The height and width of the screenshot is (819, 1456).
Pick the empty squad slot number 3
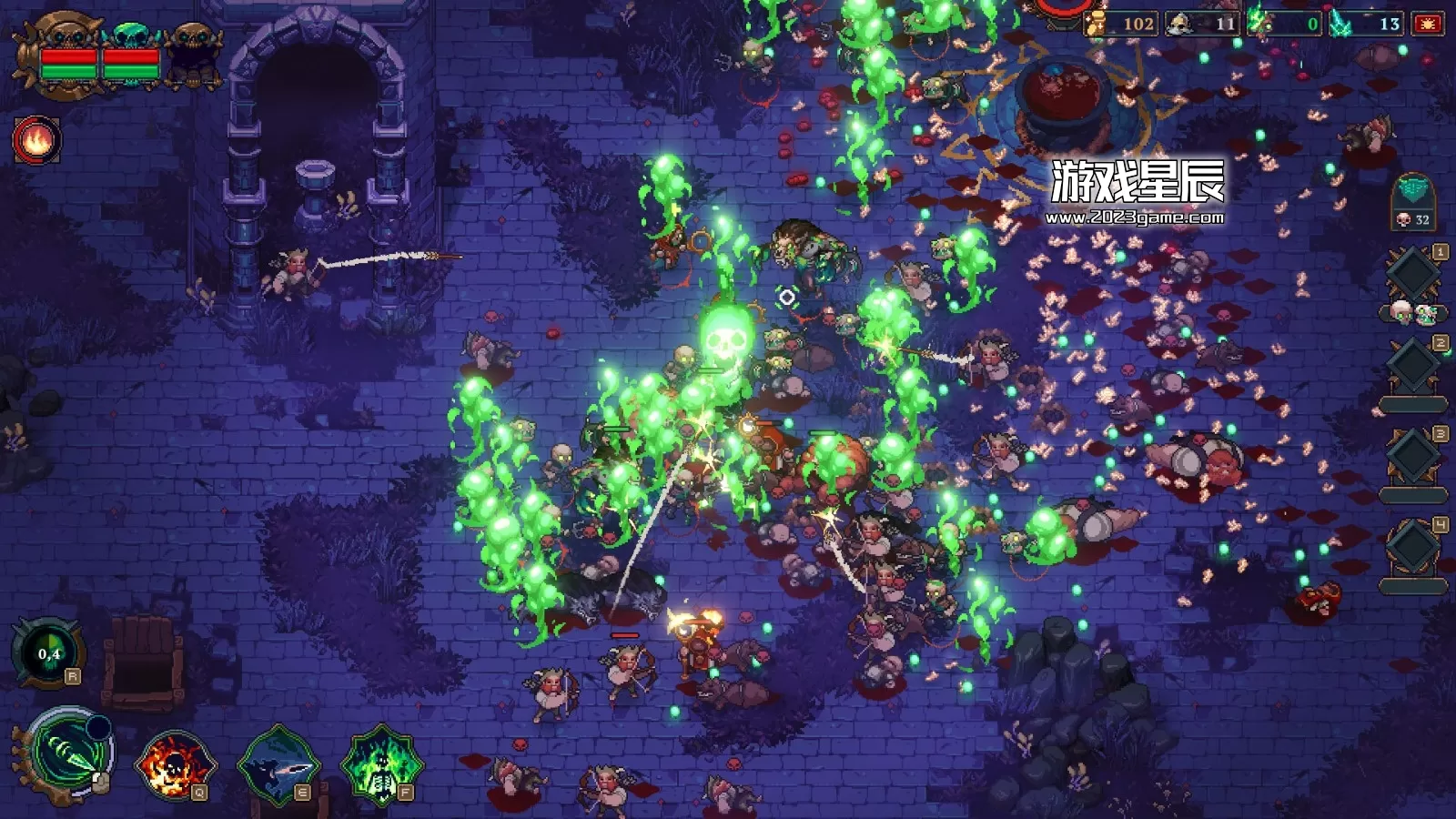(1412, 457)
